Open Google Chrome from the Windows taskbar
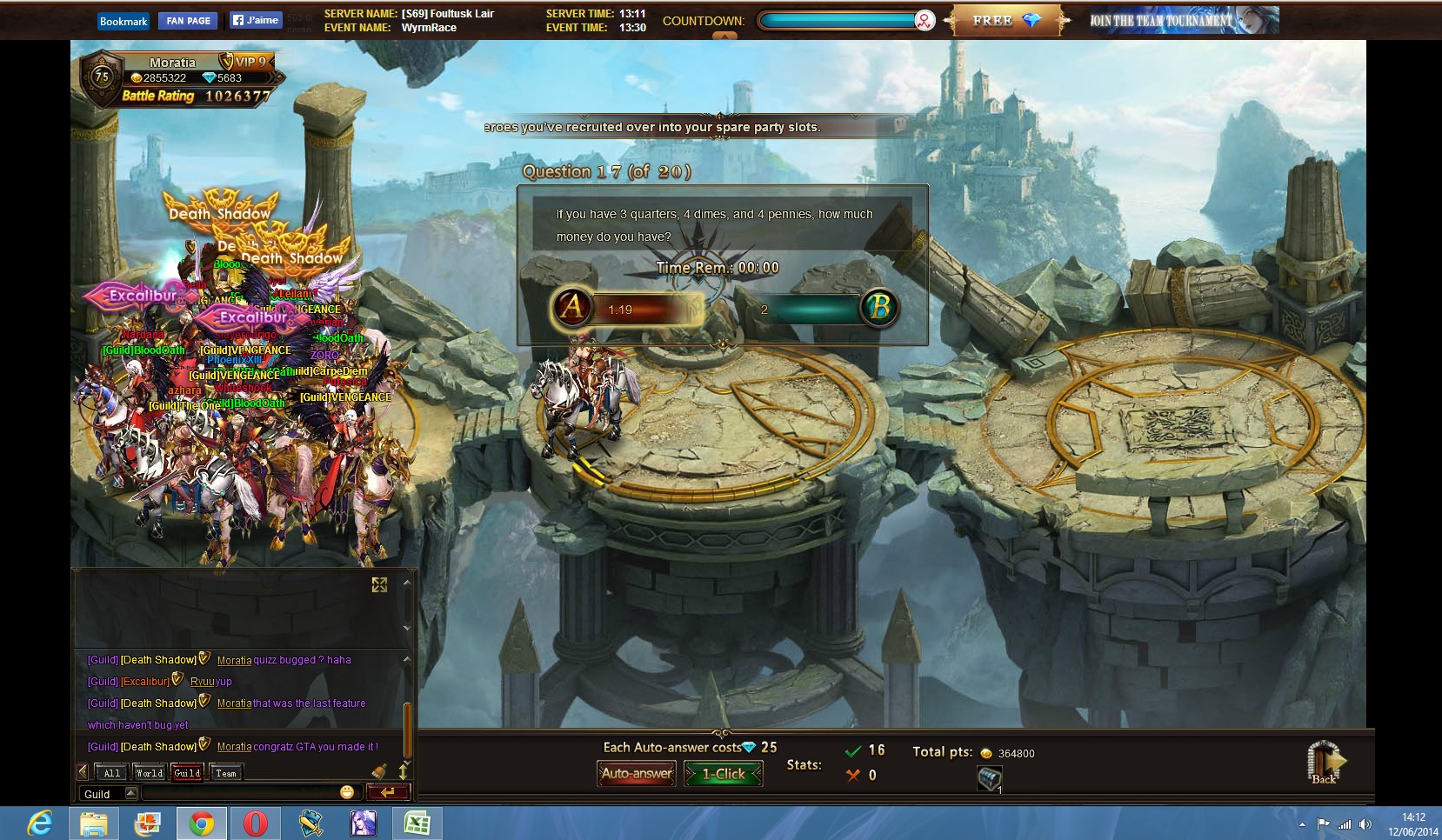1442x840 pixels. coord(202,823)
